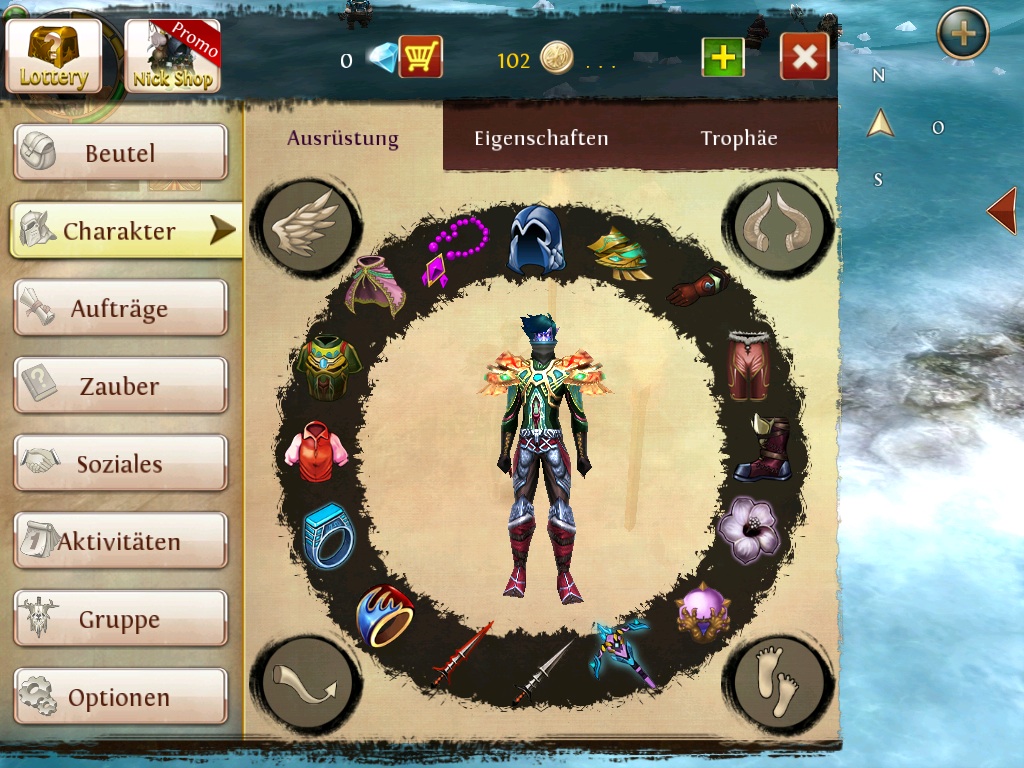Go to the Soziales menu
This screenshot has width=1024, height=768.
click(x=120, y=464)
